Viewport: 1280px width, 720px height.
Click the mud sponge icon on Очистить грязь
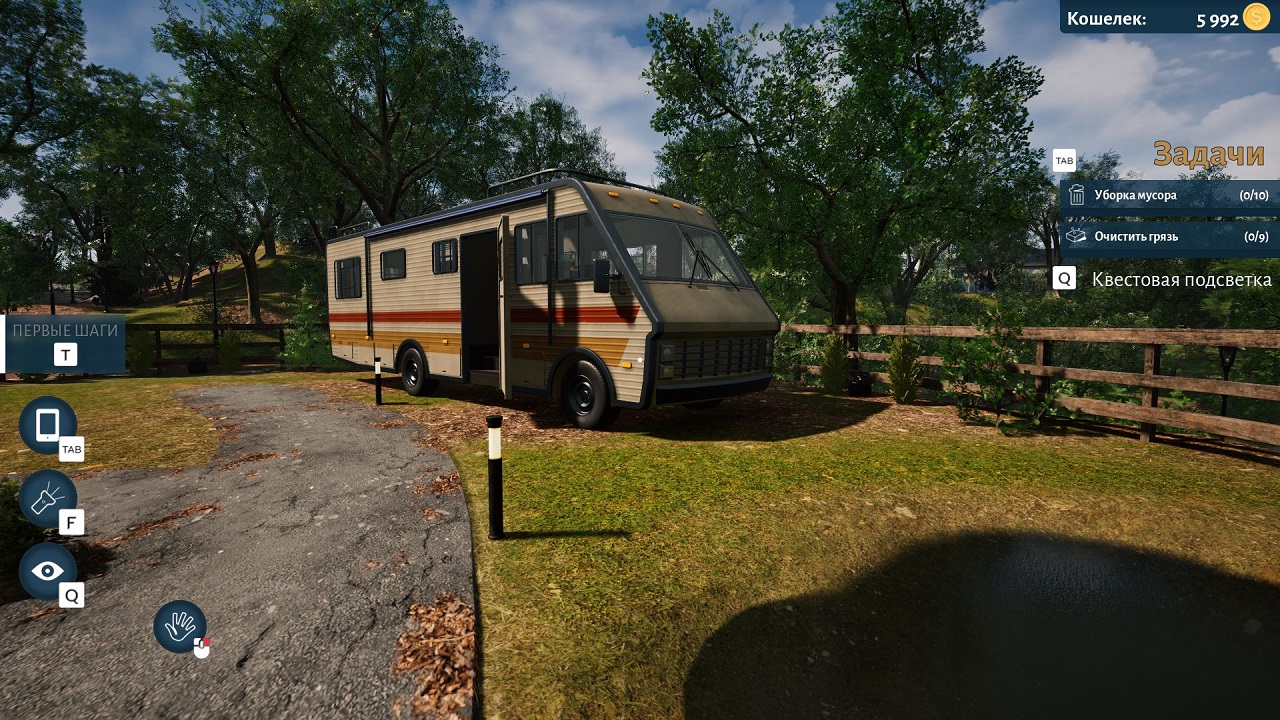[1078, 237]
